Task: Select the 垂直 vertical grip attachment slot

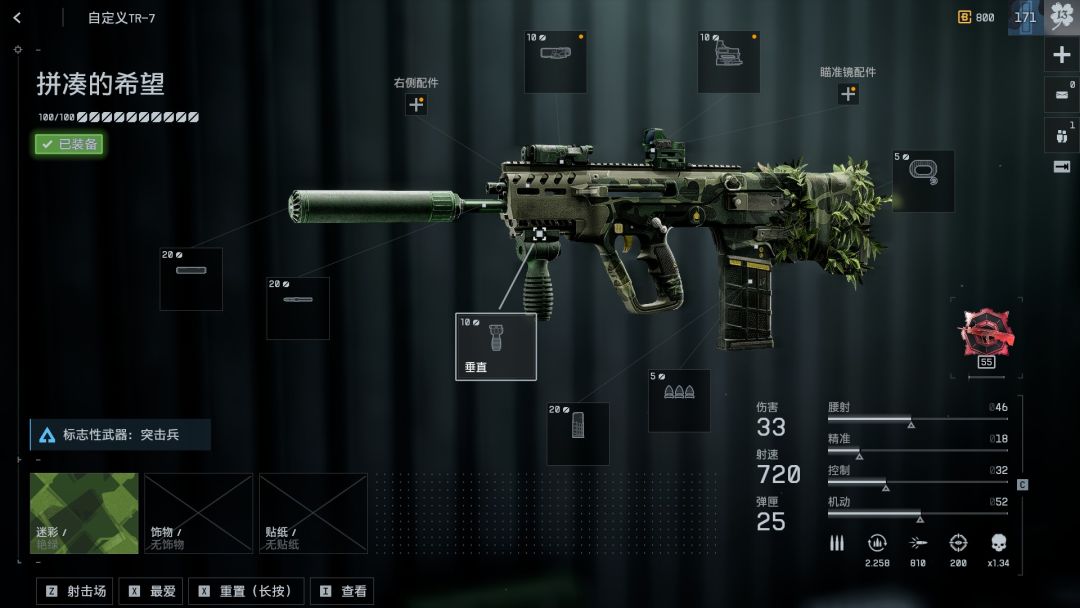Action: 496,346
